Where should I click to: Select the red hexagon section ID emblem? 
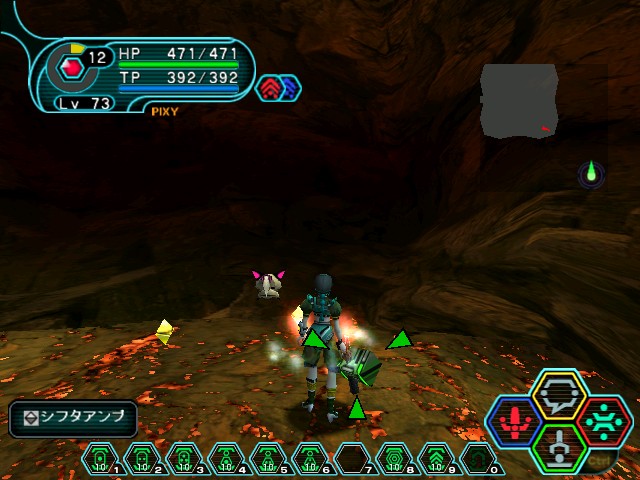coord(69,67)
